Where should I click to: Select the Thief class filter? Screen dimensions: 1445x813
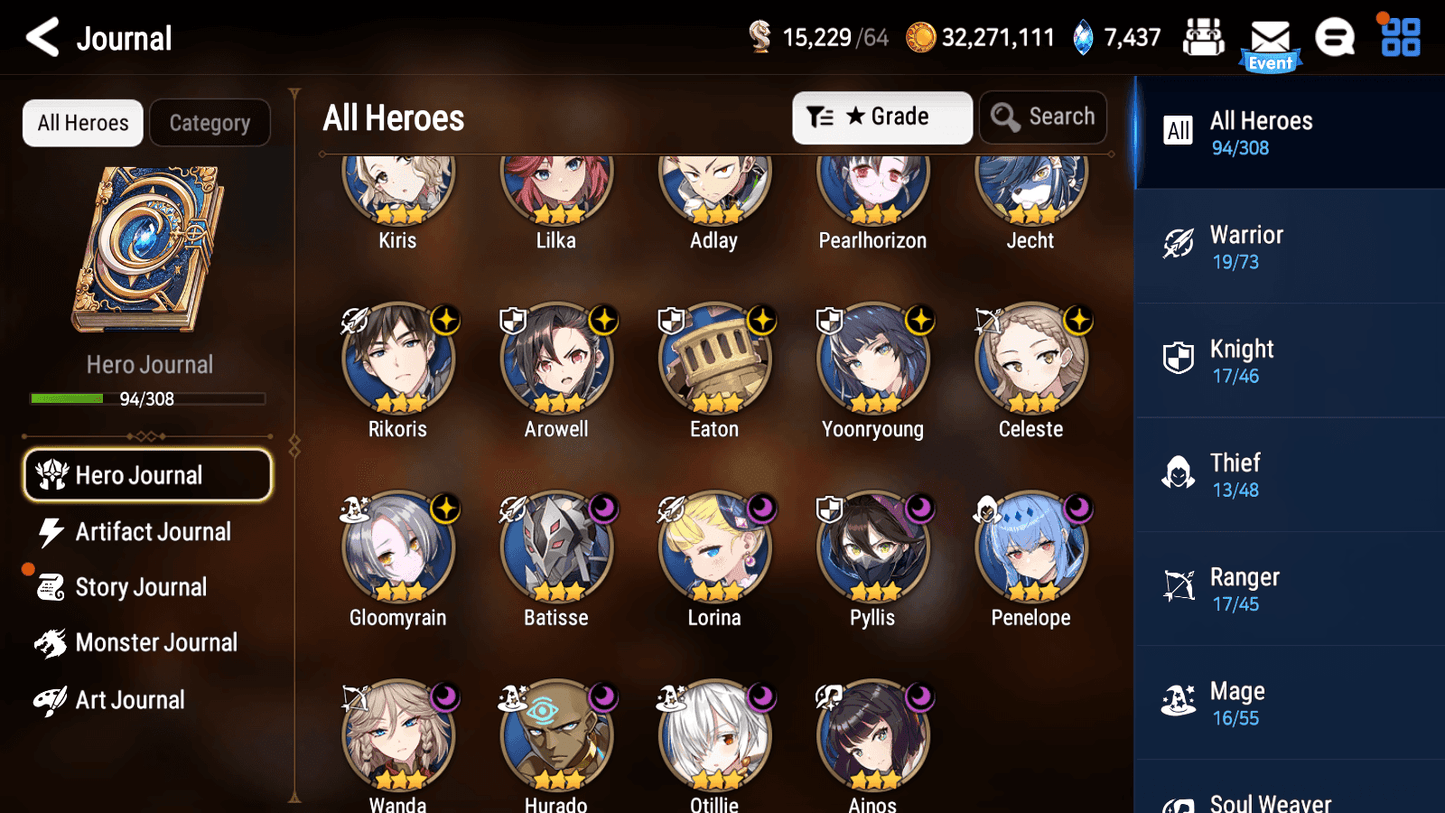point(1288,474)
